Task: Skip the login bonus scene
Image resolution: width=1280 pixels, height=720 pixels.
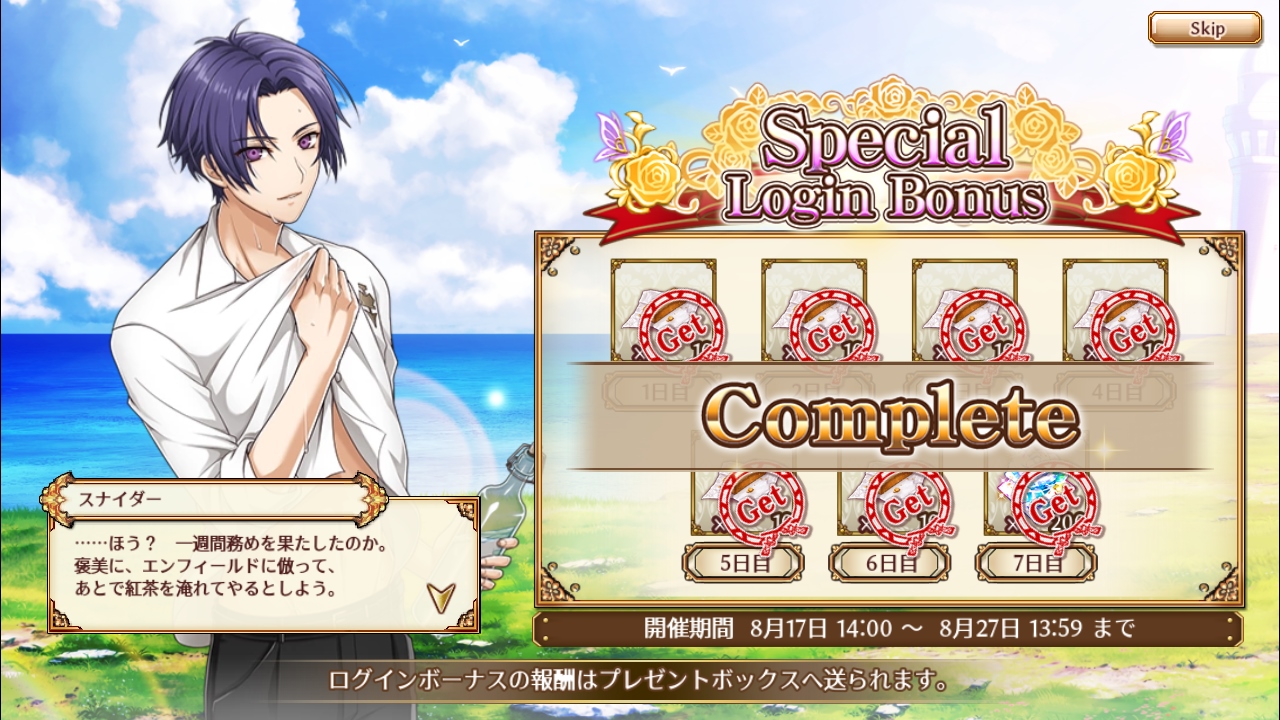Action: [x=1205, y=28]
